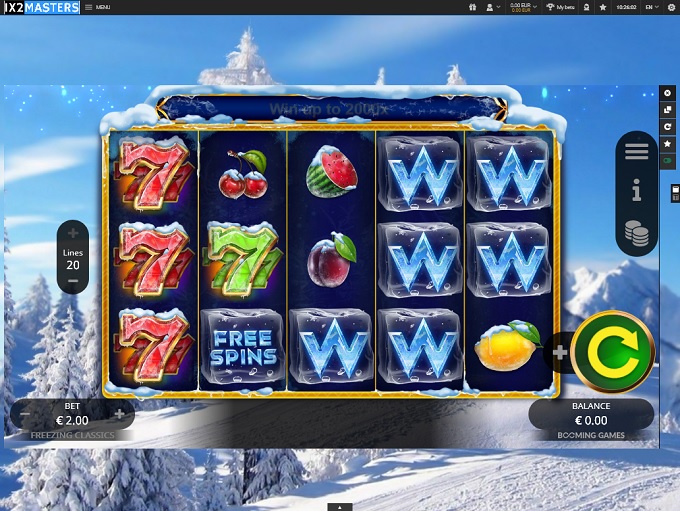Screen dimensions: 680x511
Task: Close the game with the X button
Action: coord(668,92)
